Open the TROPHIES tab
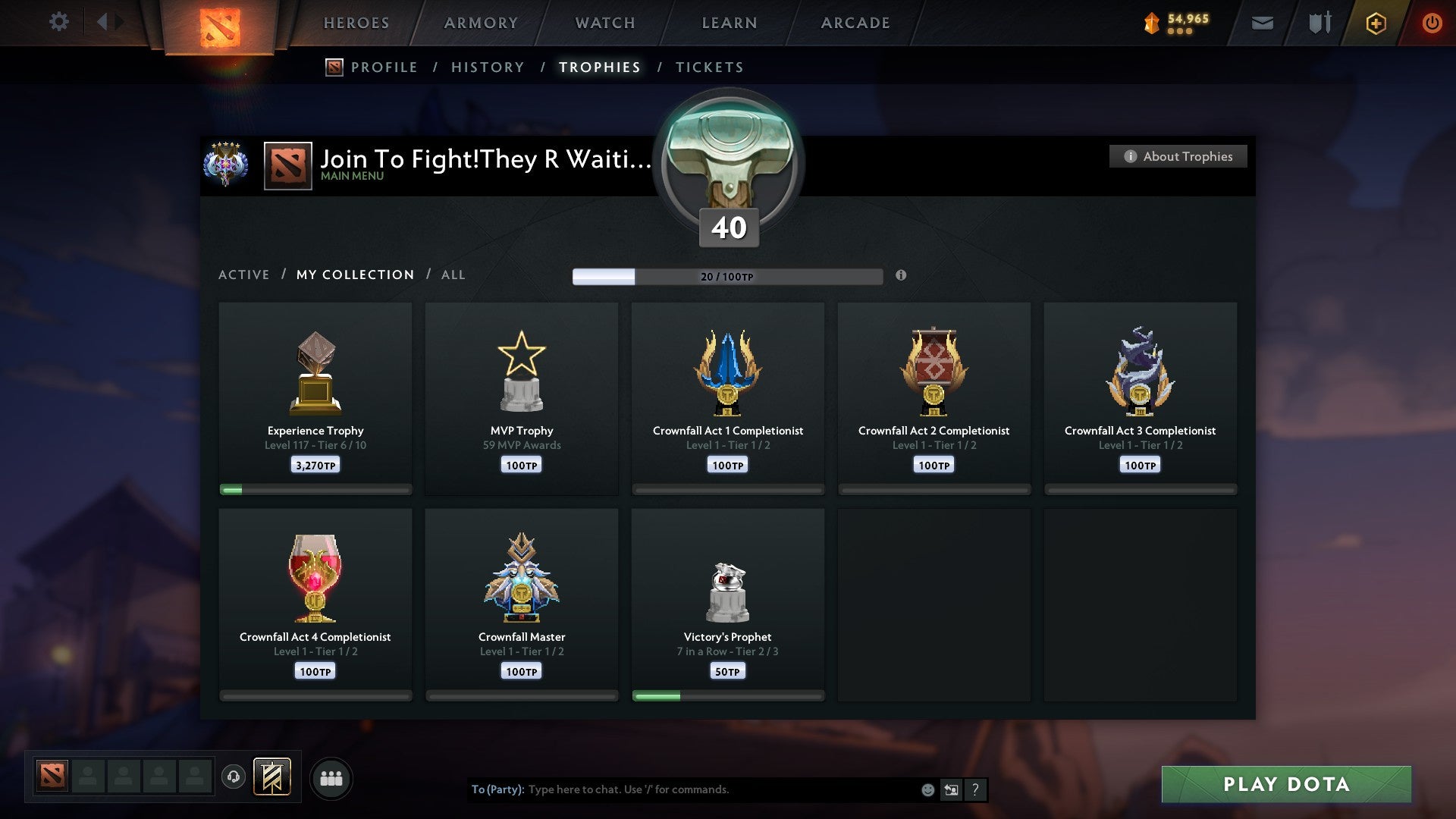 tap(600, 67)
